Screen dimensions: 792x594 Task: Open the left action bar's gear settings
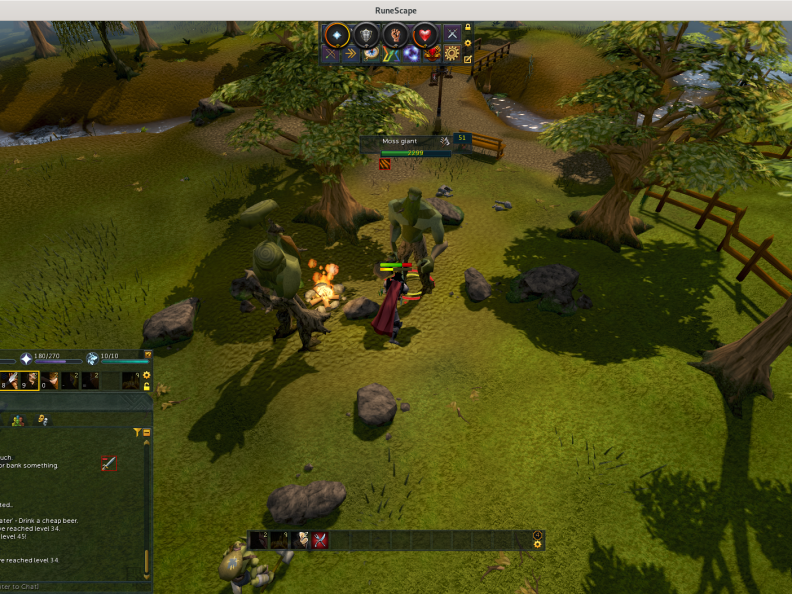(147, 375)
